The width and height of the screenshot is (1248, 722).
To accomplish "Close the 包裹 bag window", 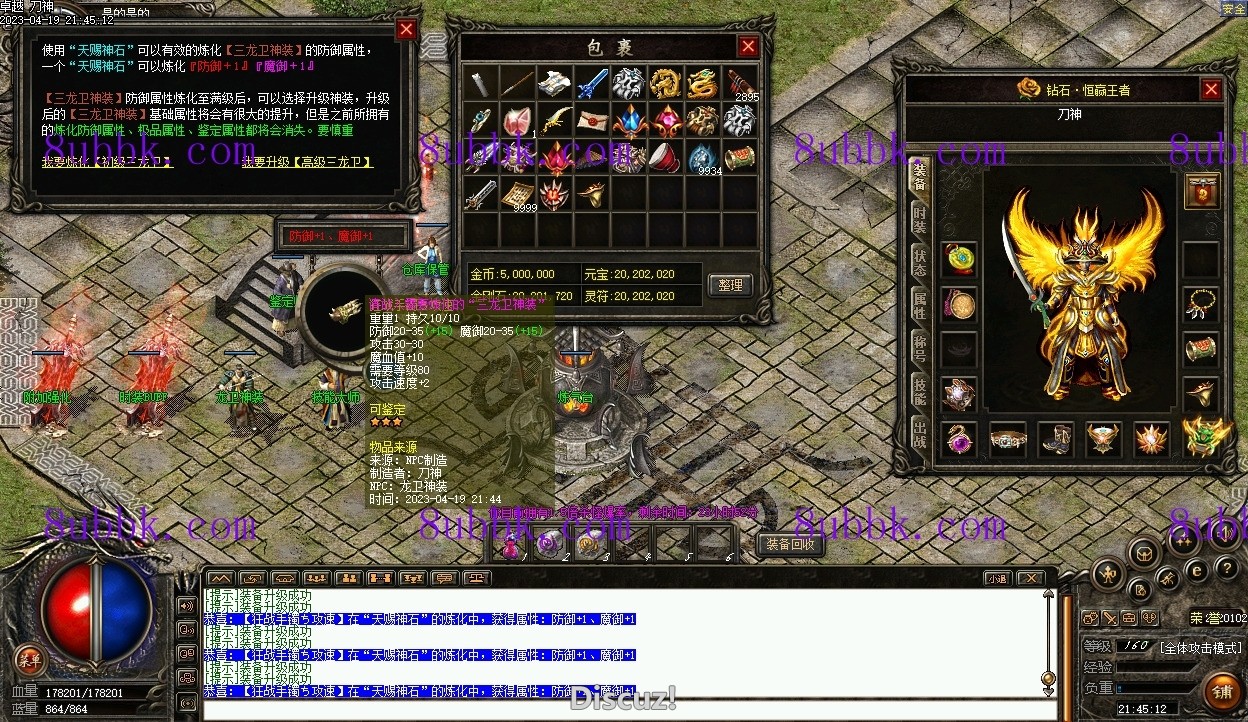I will (748, 46).
